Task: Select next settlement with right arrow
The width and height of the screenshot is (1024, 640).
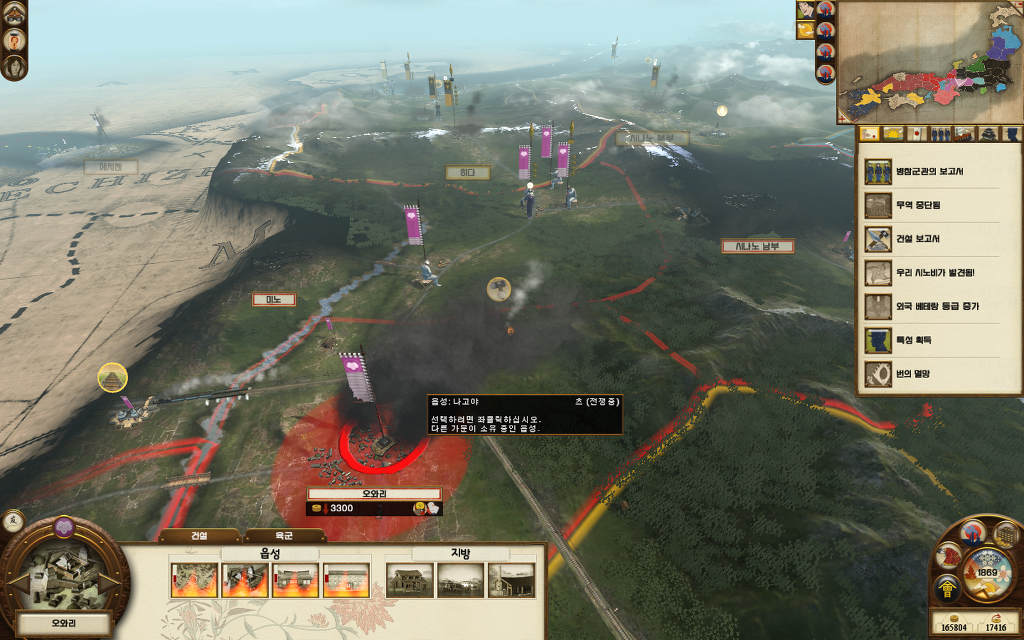Action: [110, 580]
